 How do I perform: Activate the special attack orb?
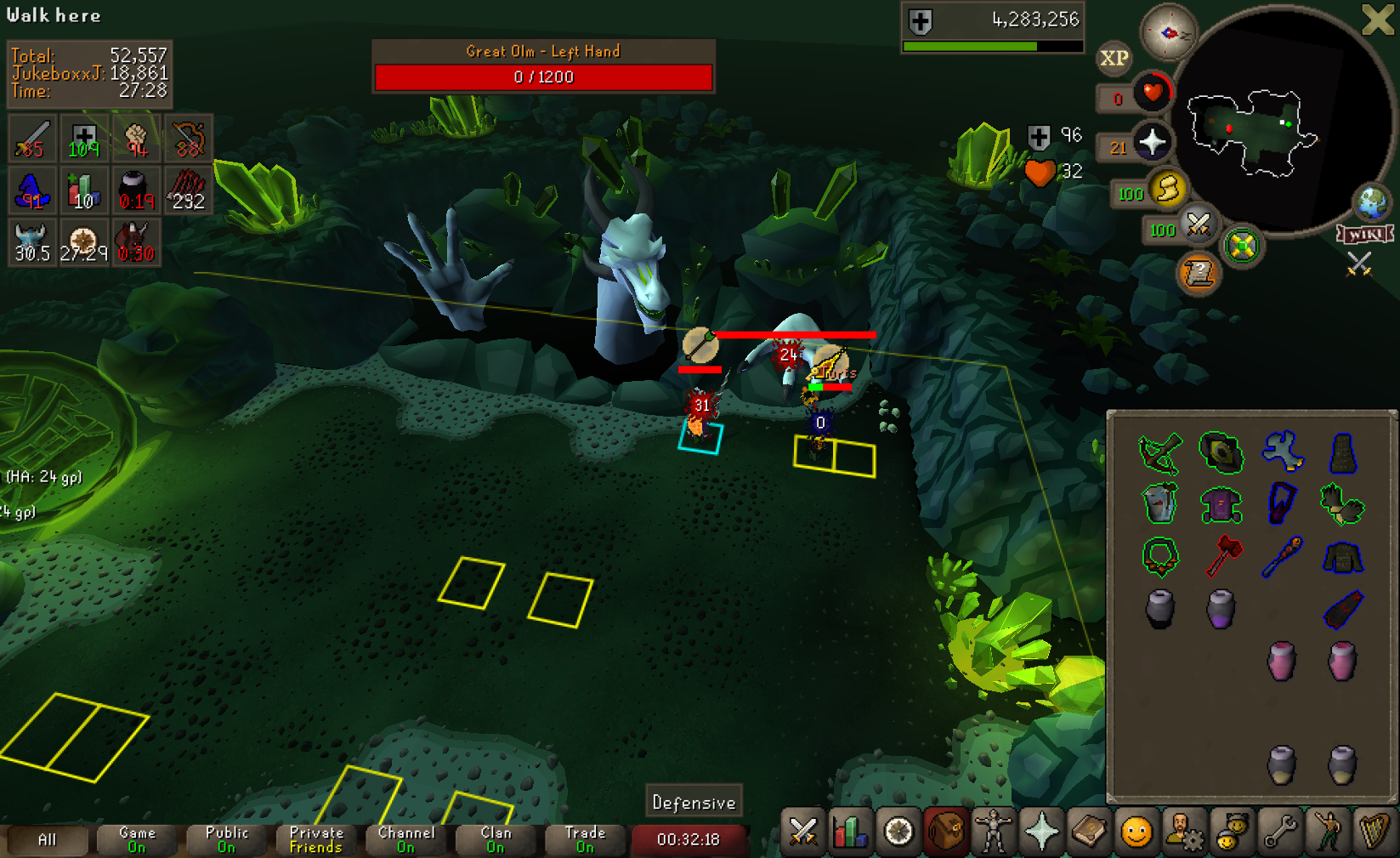pos(1198,224)
